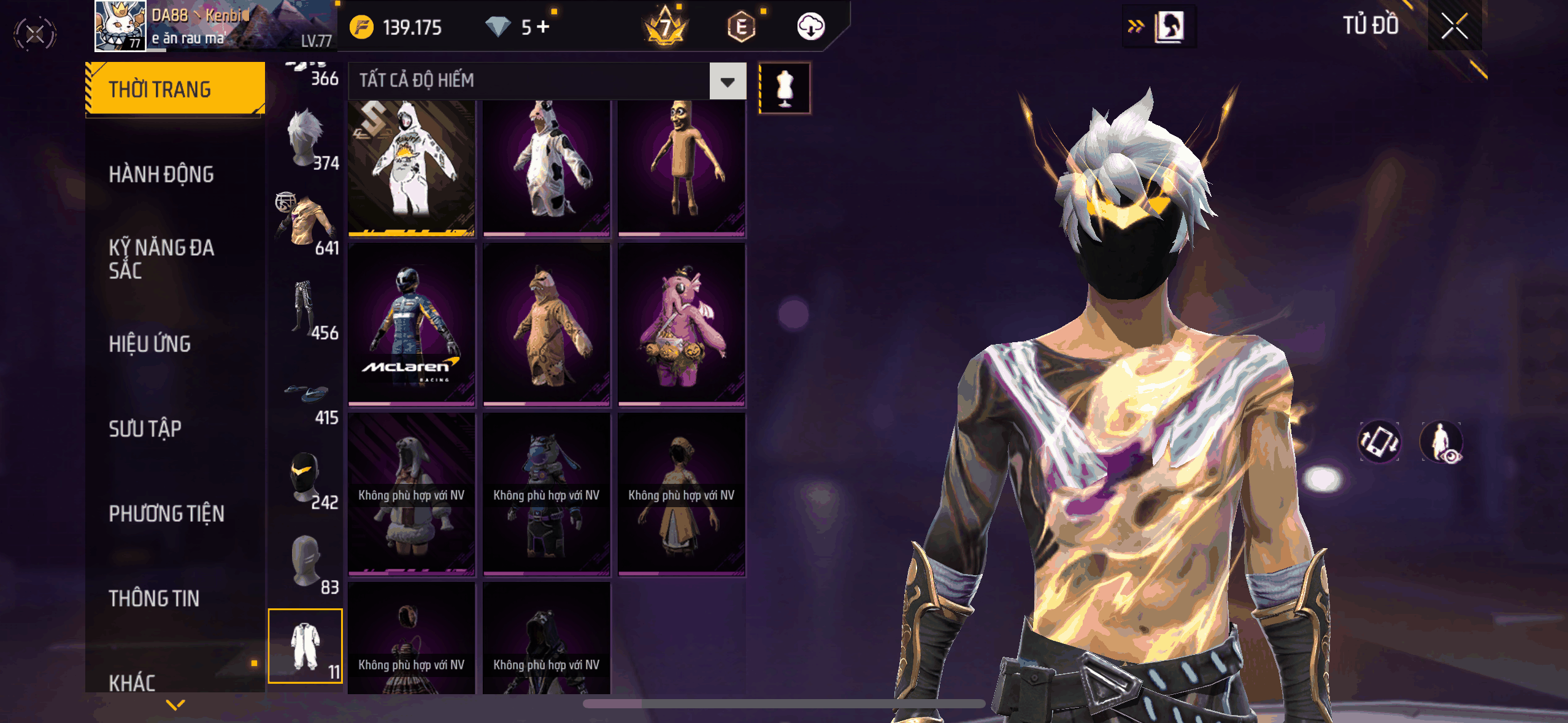
Task: Choose the McLaren racing suit outfit
Action: (412, 324)
